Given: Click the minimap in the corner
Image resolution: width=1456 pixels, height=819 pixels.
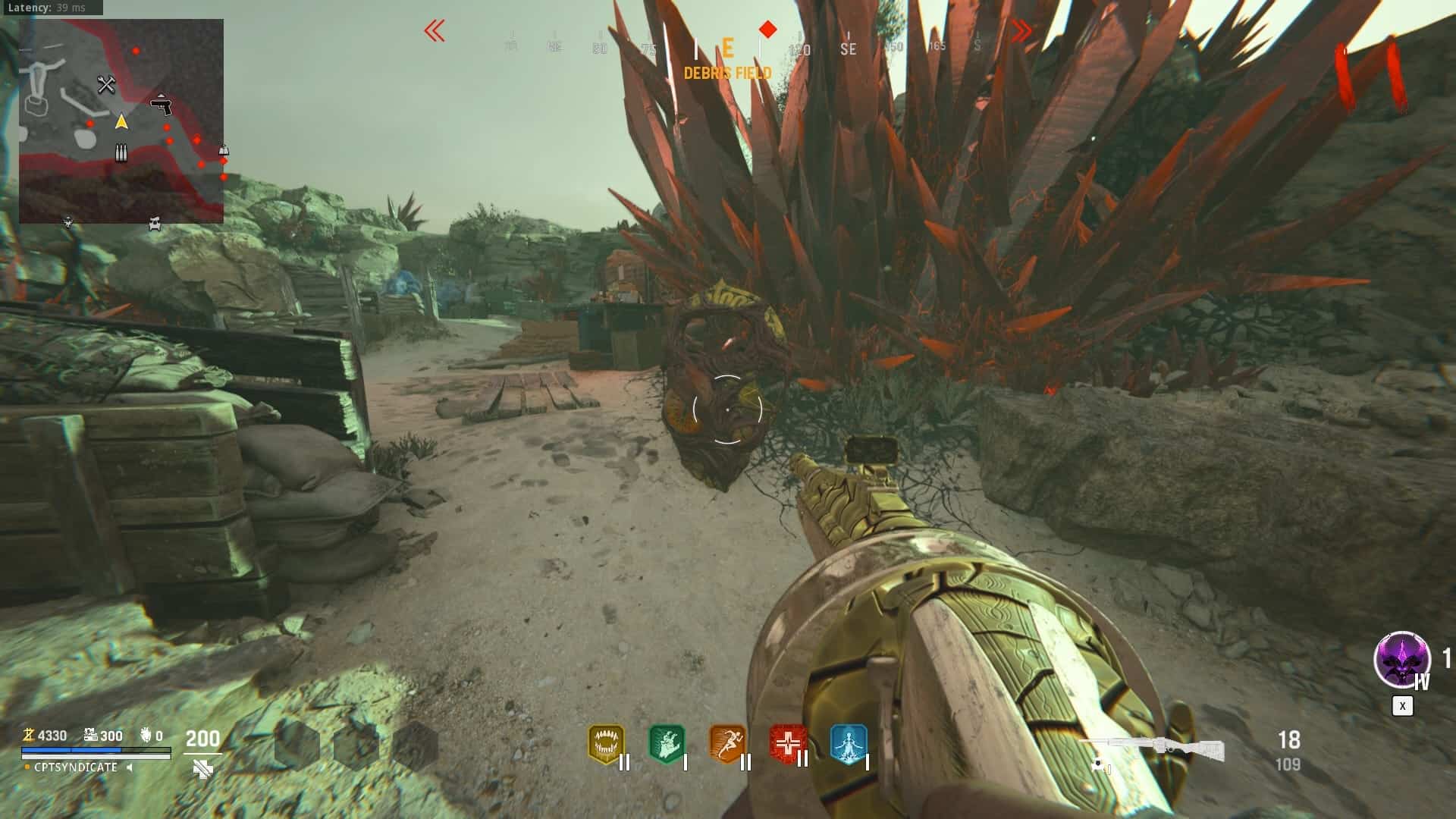Looking at the screenshot, I should point(121,121).
